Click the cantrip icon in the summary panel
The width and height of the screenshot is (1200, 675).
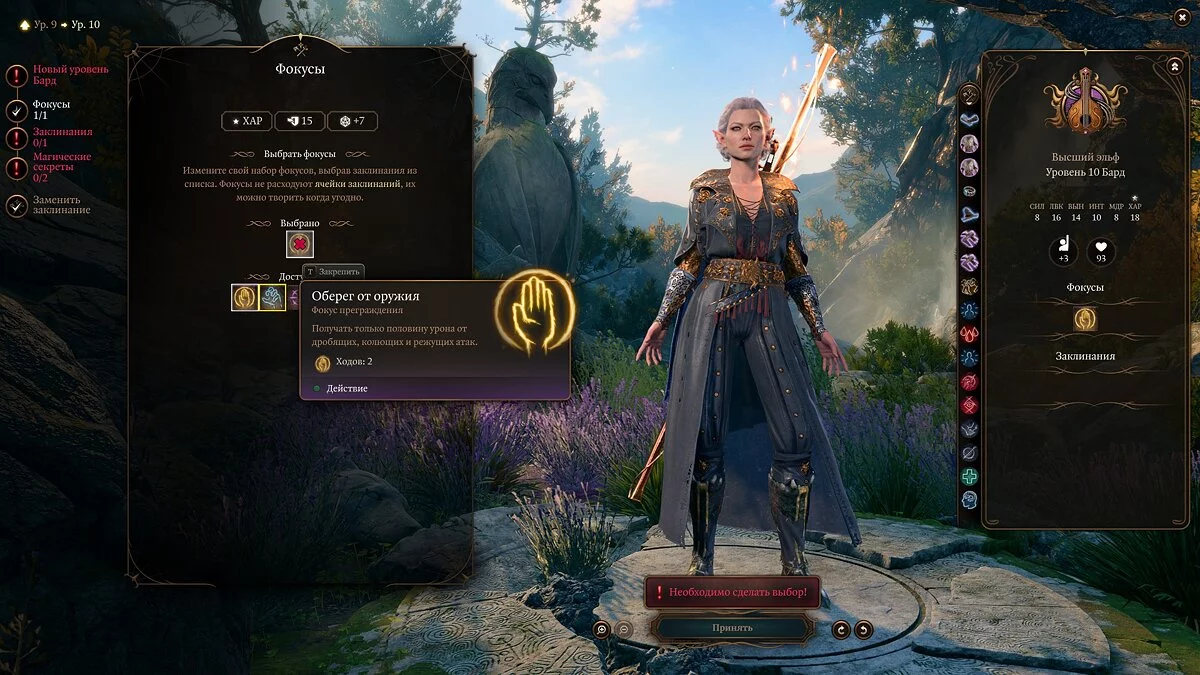(x=1085, y=319)
